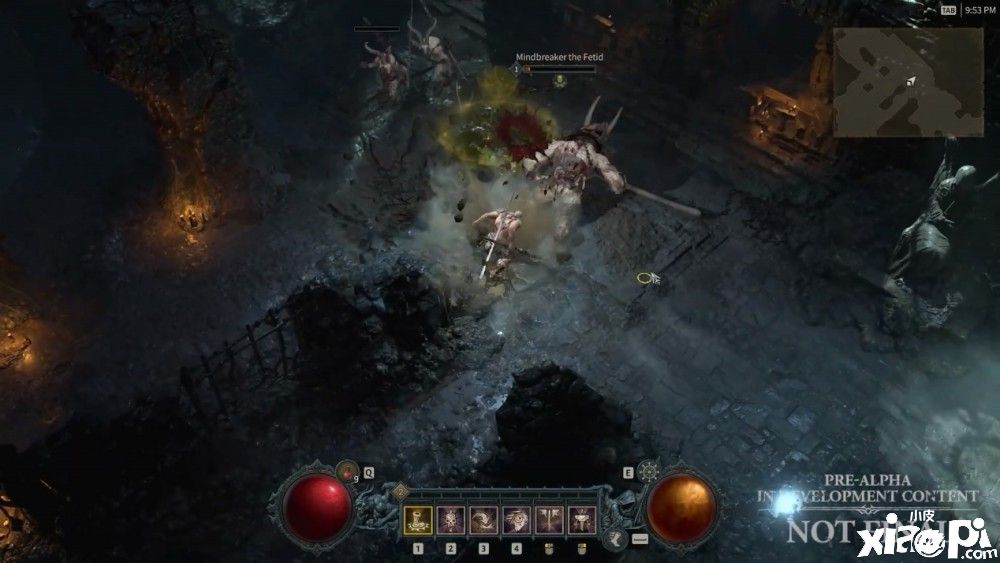This screenshot has height=563, width=1000.
Task: Activate the whirlwind swirl skill
Action: pos(484,519)
